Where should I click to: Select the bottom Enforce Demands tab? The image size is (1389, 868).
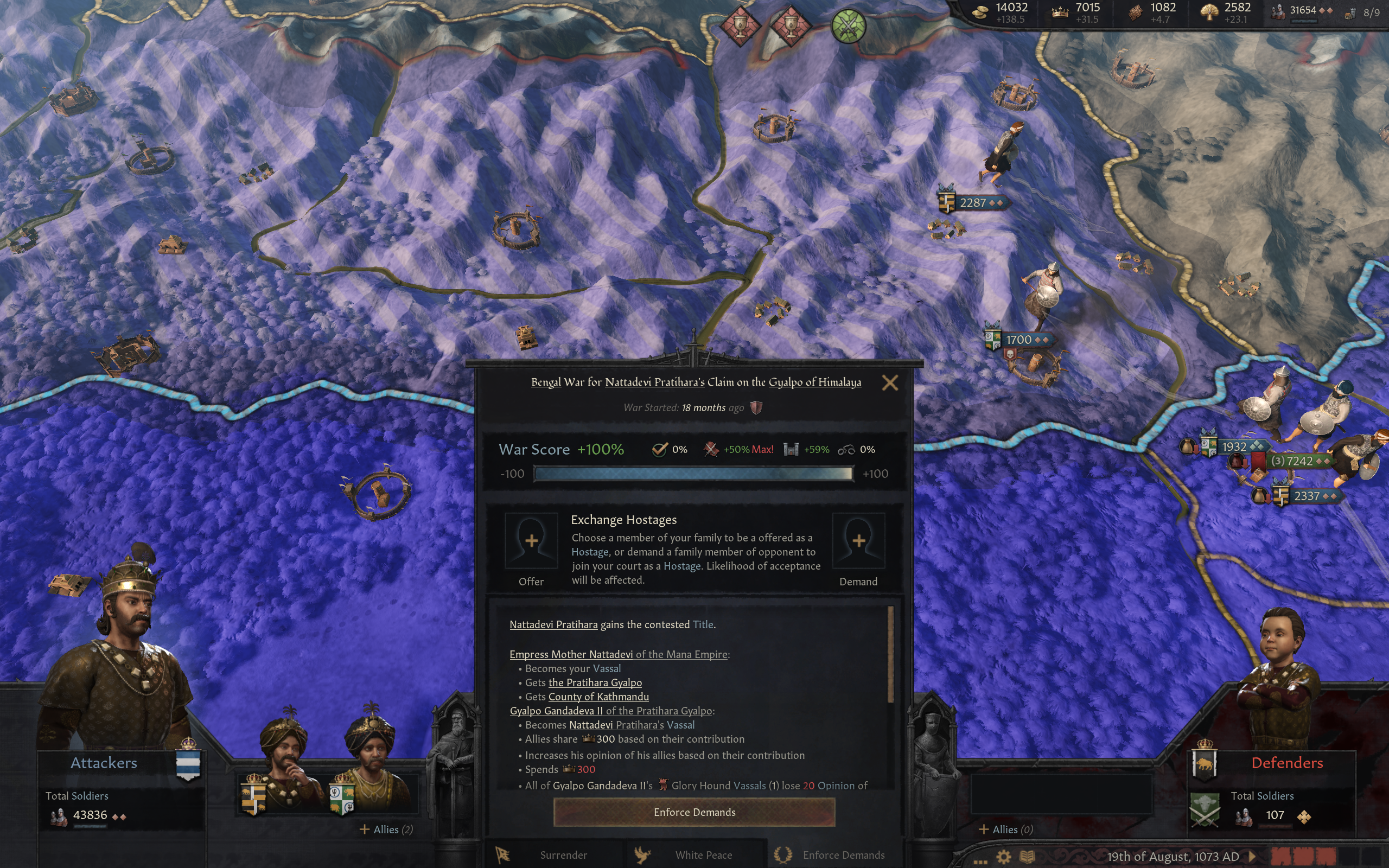tap(834, 855)
